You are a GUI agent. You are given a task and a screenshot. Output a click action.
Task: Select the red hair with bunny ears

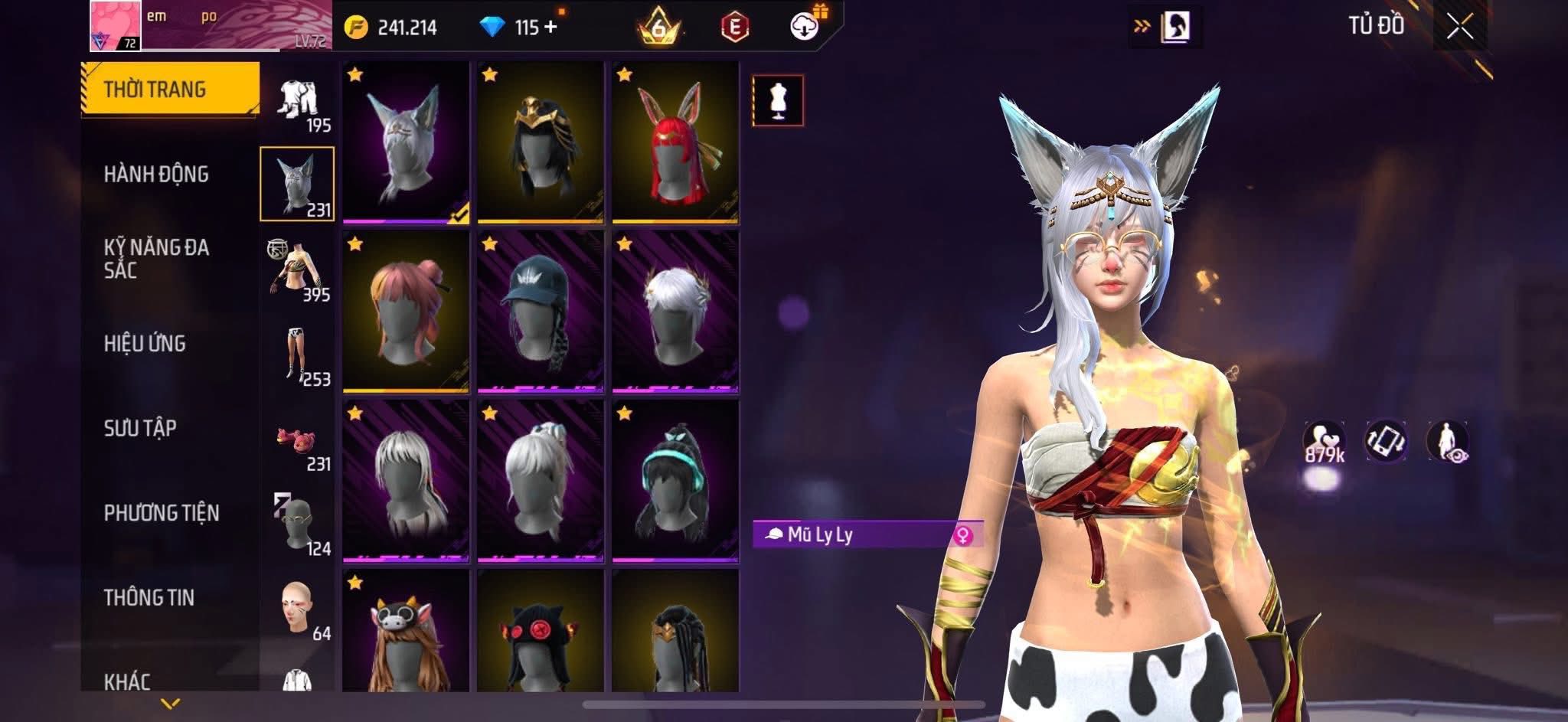click(x=675, y=143)
